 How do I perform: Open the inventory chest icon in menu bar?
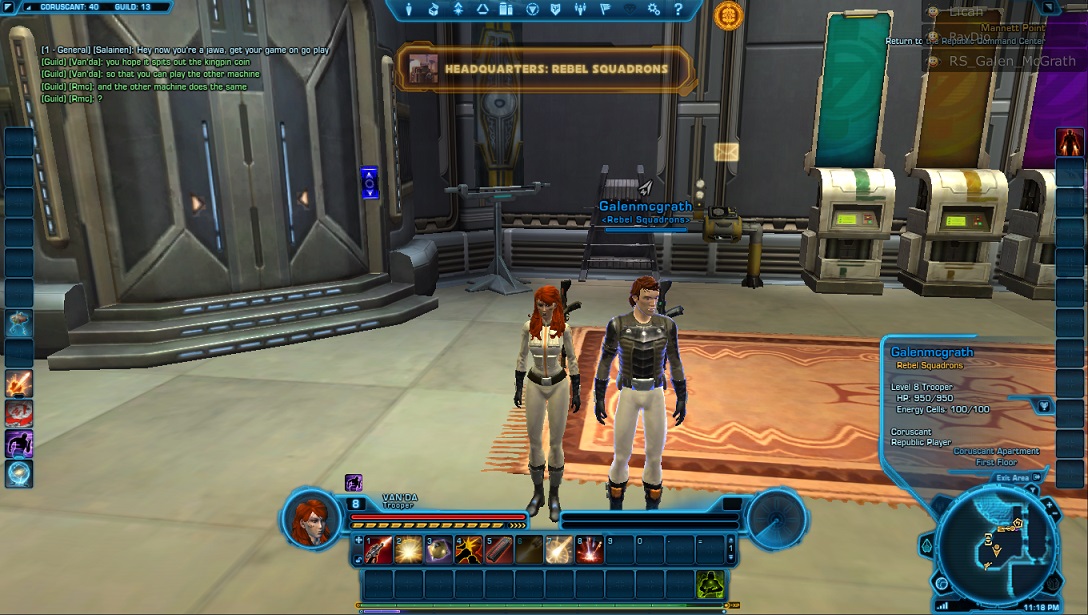434,9
